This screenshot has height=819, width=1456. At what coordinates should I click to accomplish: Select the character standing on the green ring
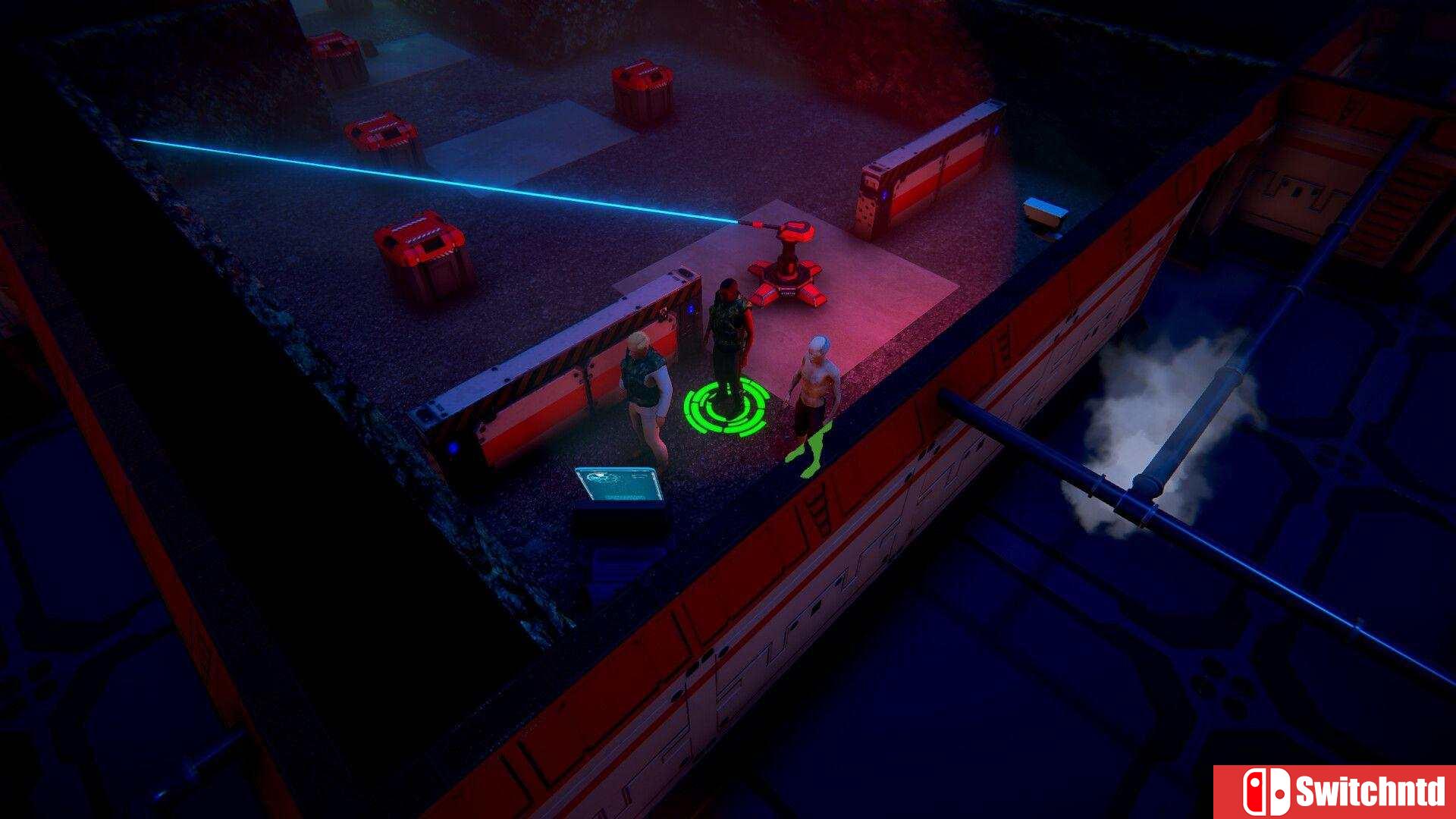[x=729, y=334]
